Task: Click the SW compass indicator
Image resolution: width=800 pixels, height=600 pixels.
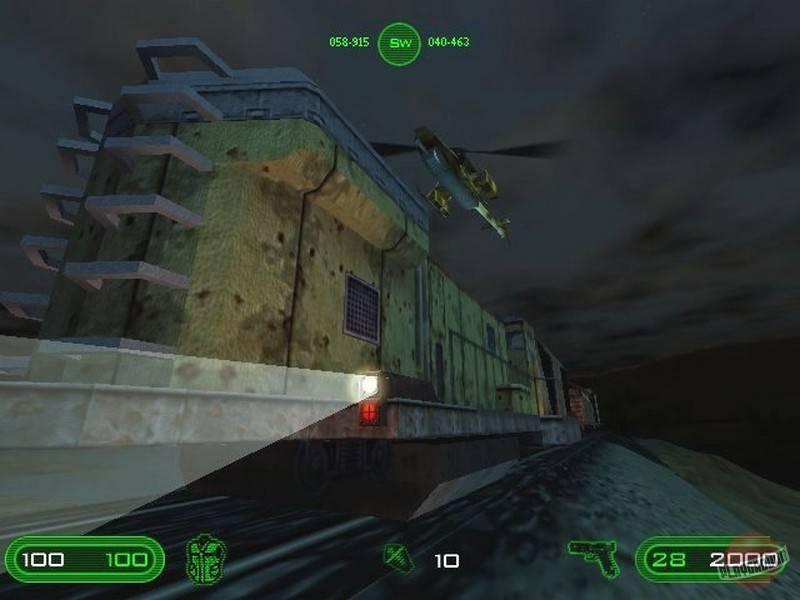Action: [399, 43]
